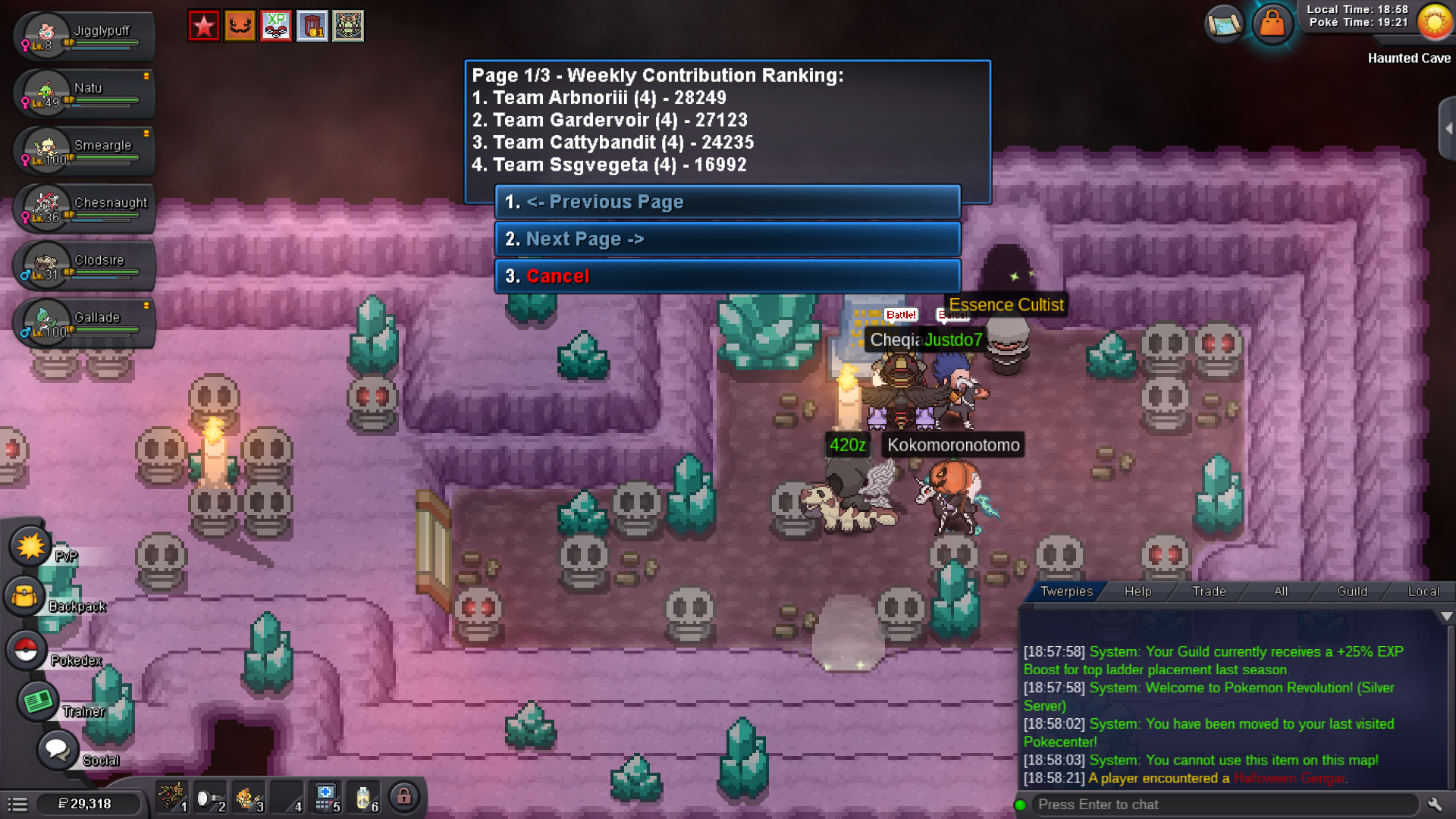
Task: Choose Next Page in ranking dialog
Action: tap(726, 239)
